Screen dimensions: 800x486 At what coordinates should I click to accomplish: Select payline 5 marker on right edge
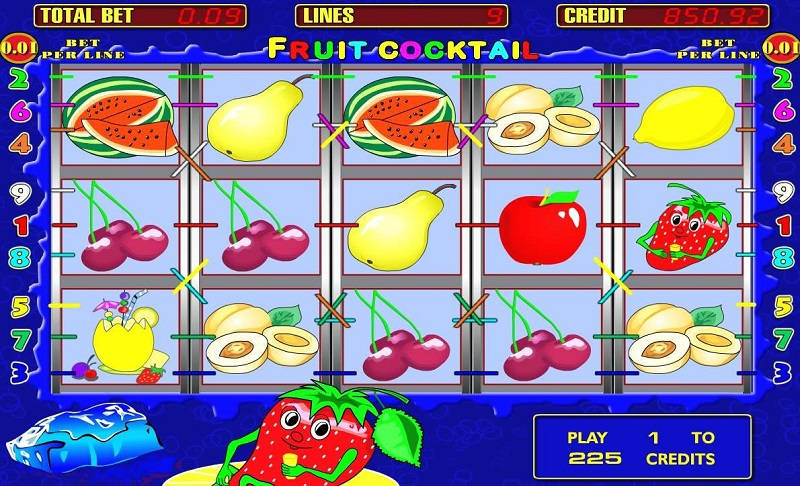(780, 306)
